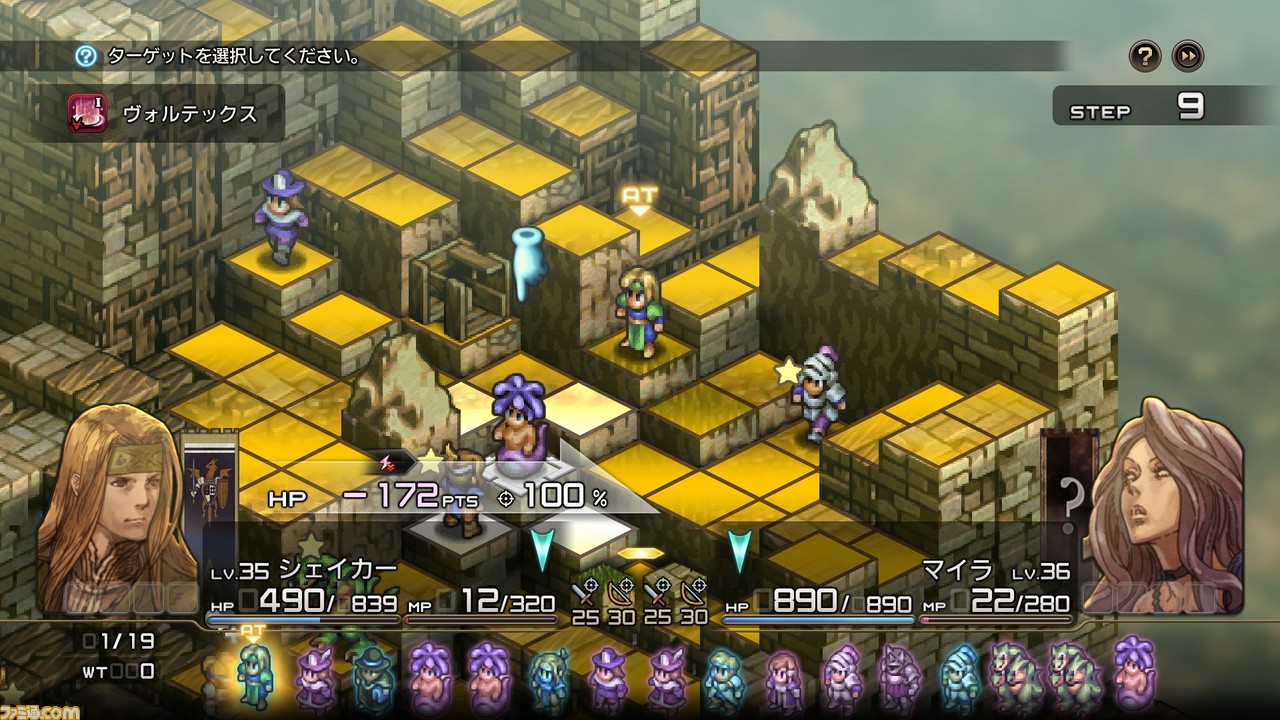The image size is (1280, 720).
Task: Pick the gray armored golem in turn order
Action: (897, 677)
